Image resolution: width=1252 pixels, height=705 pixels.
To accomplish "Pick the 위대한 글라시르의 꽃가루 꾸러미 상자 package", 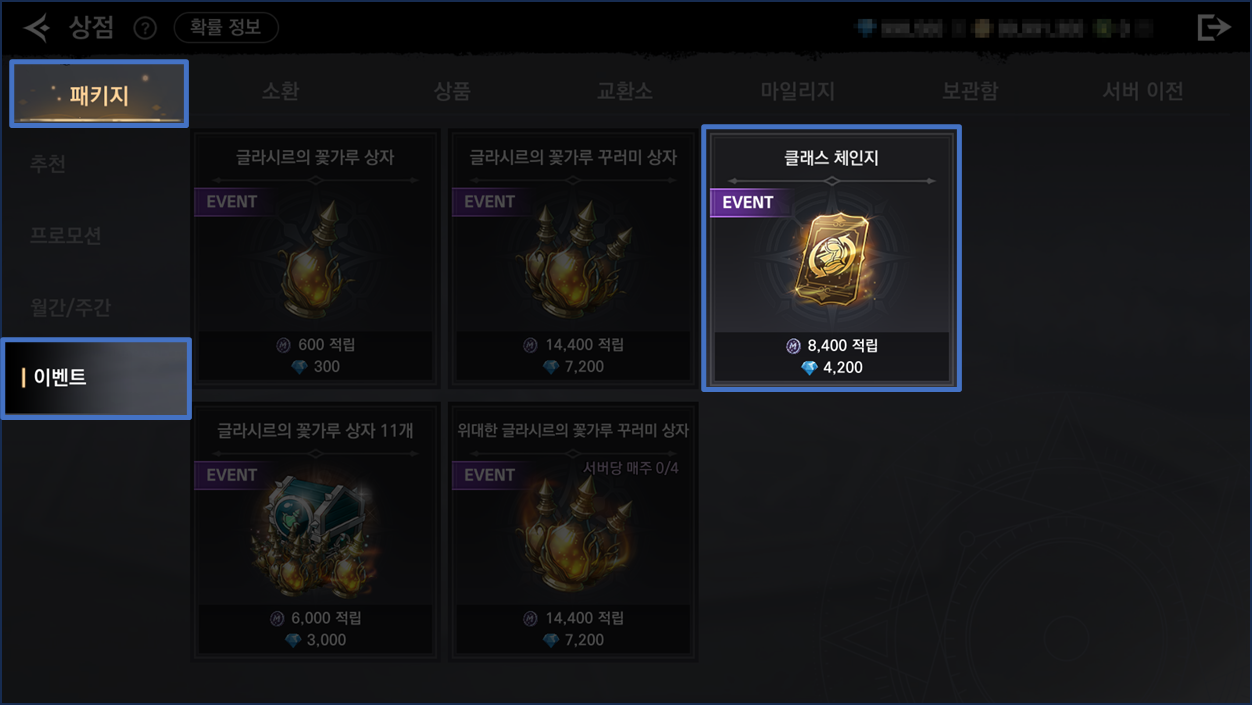I will (x=573, y=531).
